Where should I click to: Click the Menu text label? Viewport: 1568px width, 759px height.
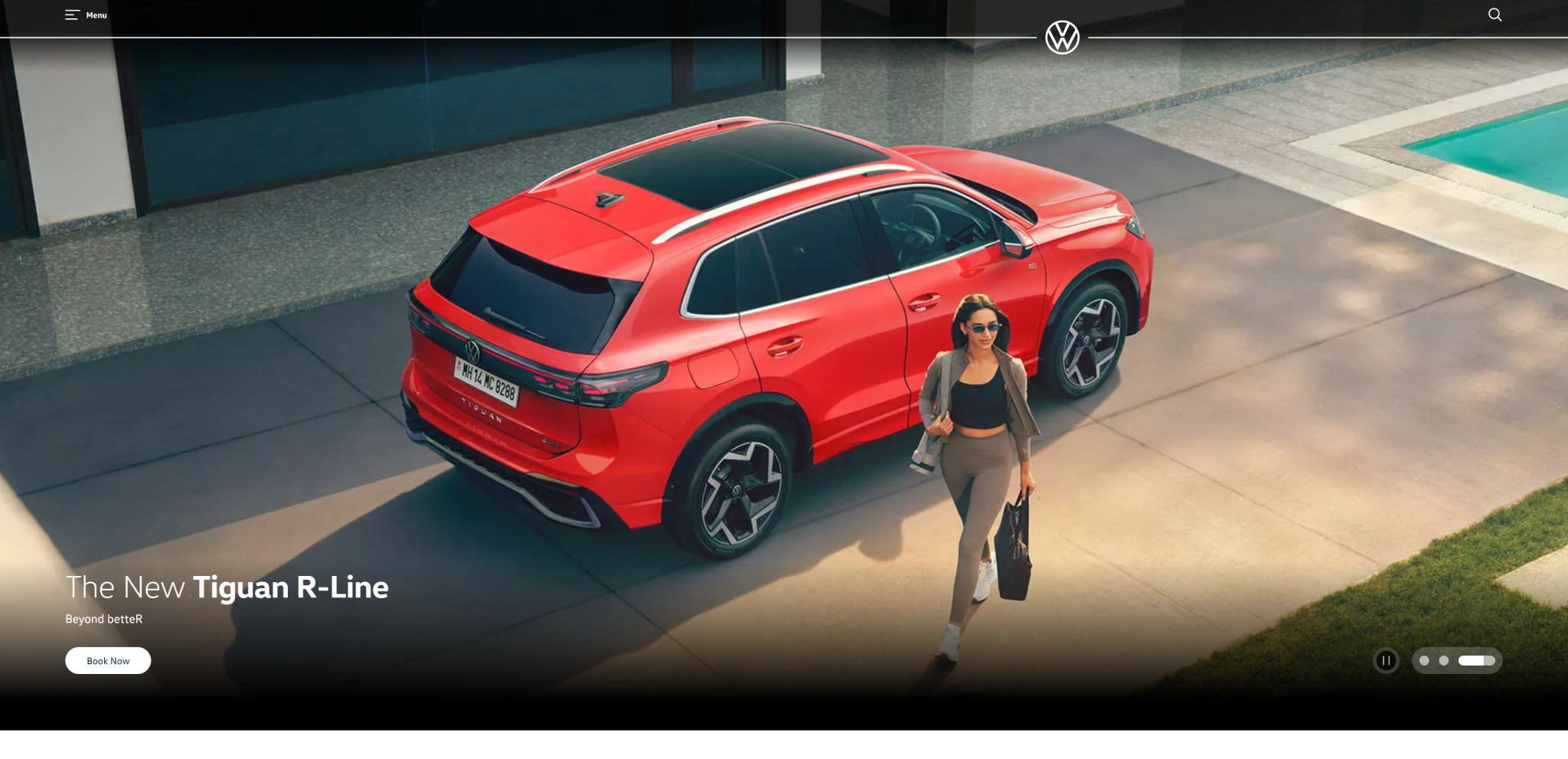(x=96, y=15)
